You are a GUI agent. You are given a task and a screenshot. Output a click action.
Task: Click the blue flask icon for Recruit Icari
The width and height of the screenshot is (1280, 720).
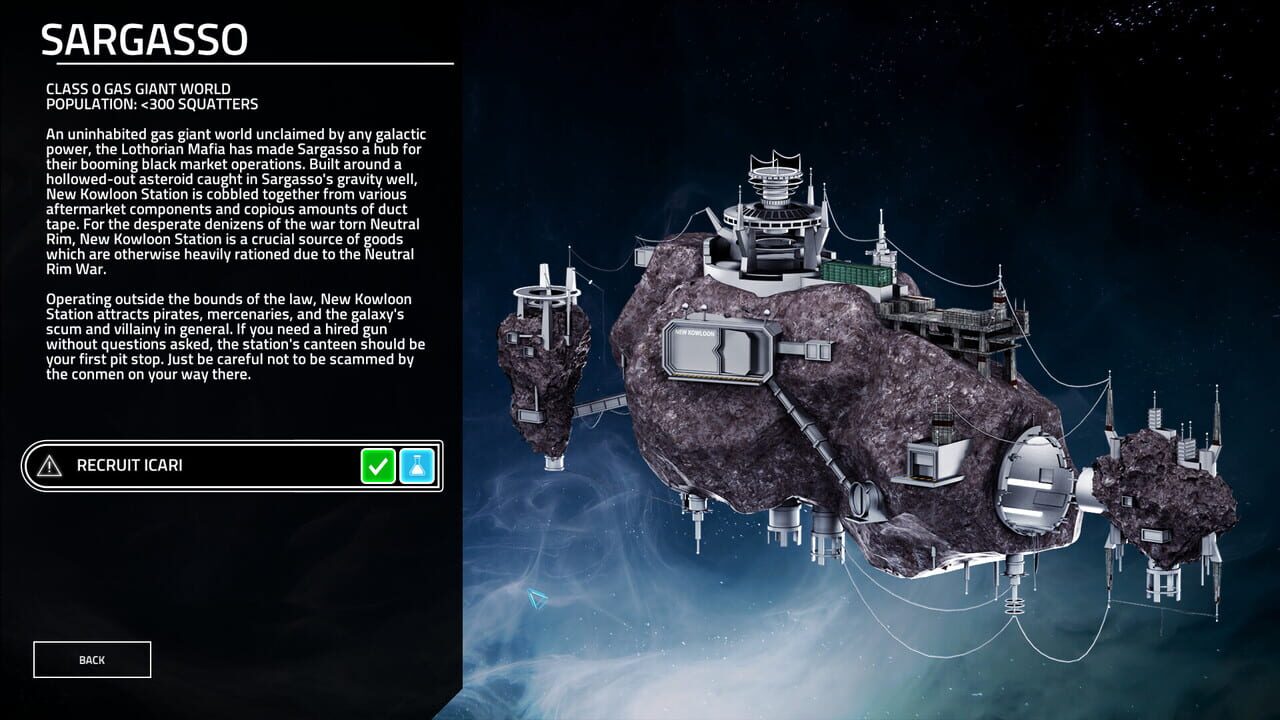point(416,465)
